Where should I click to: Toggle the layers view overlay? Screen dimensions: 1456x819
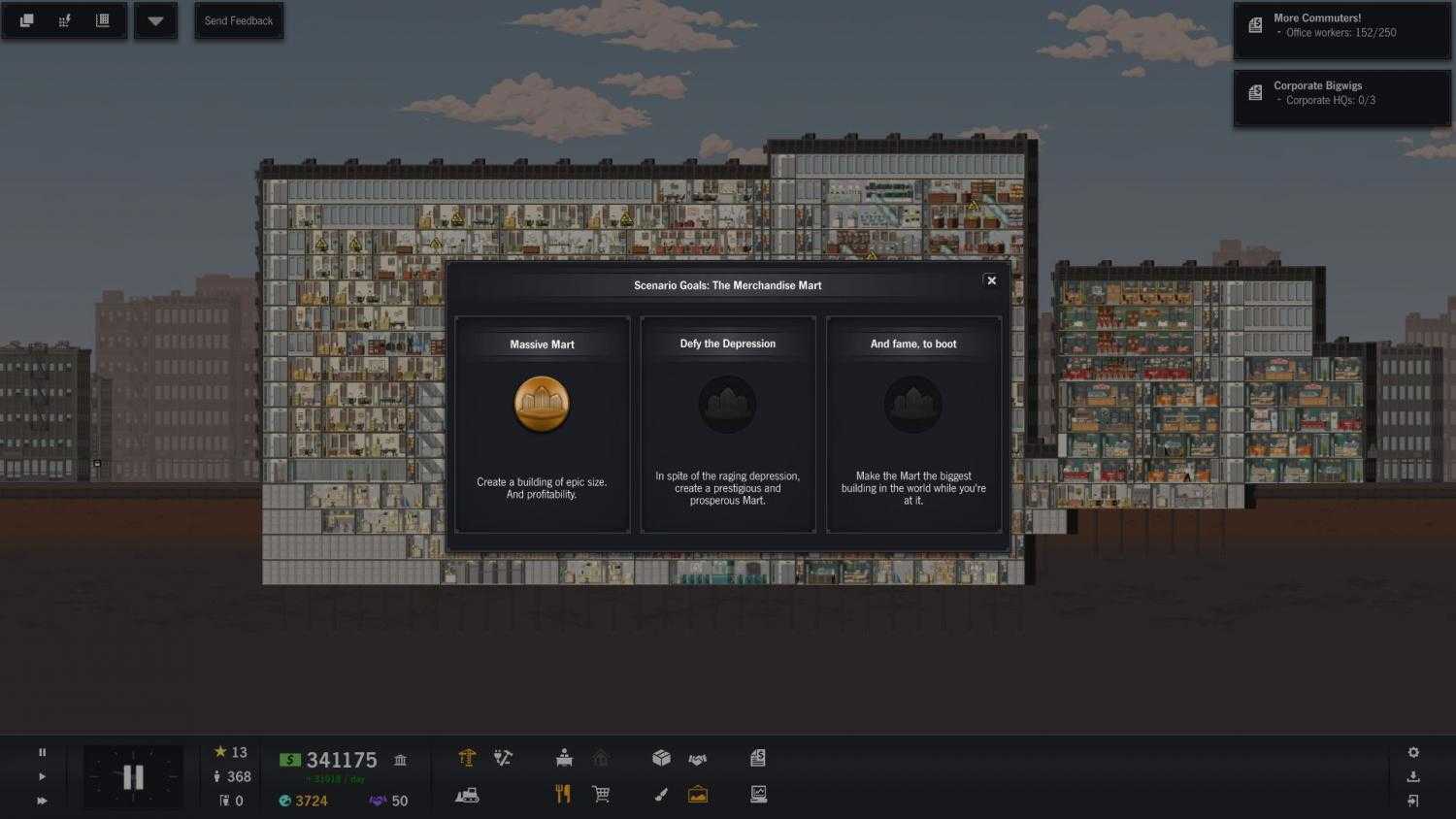26,20
